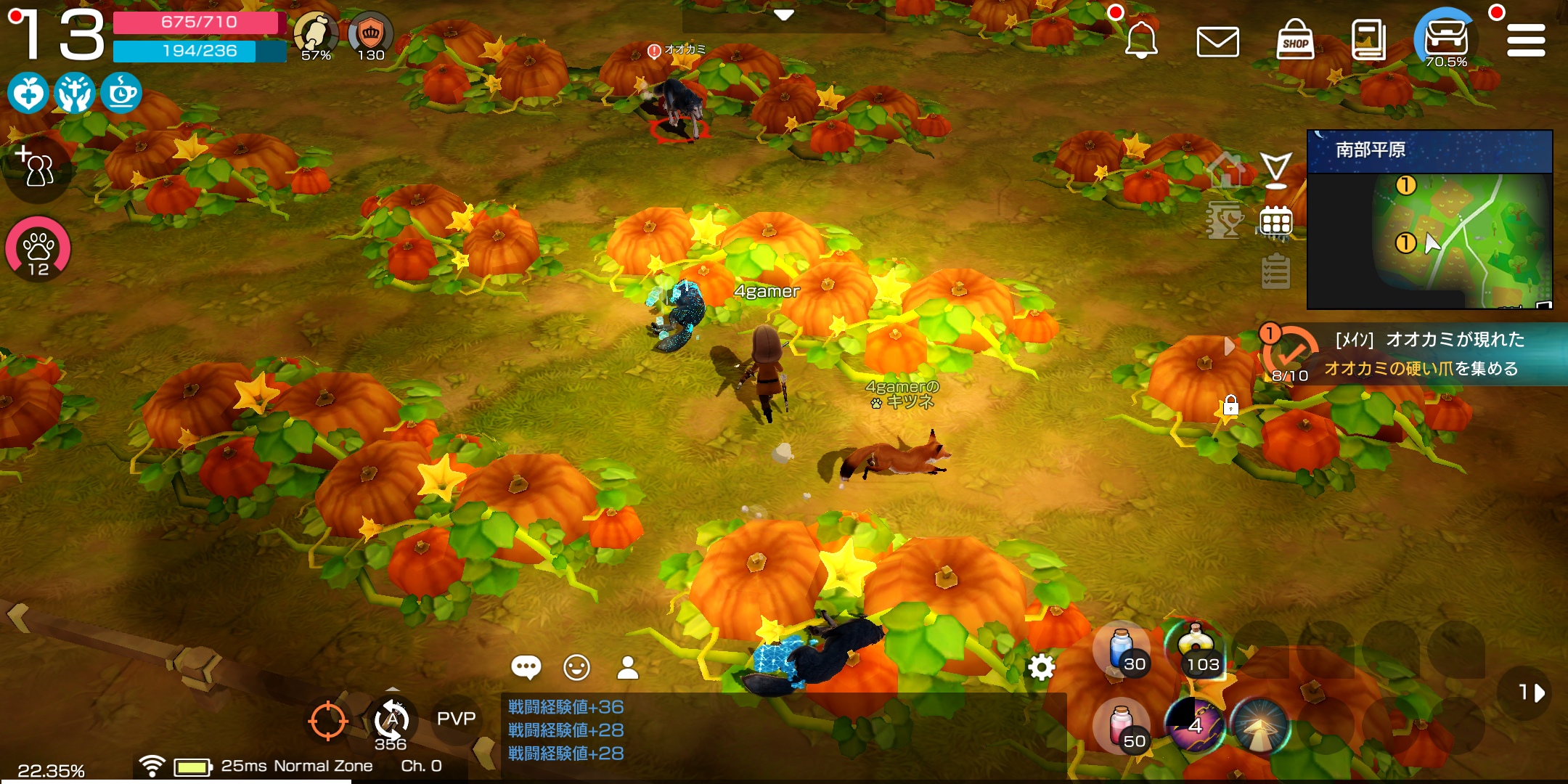This screenshot has height=784, width=1568.
Task: Use the blue potion with 30 count
Action: coord(1122,649)
